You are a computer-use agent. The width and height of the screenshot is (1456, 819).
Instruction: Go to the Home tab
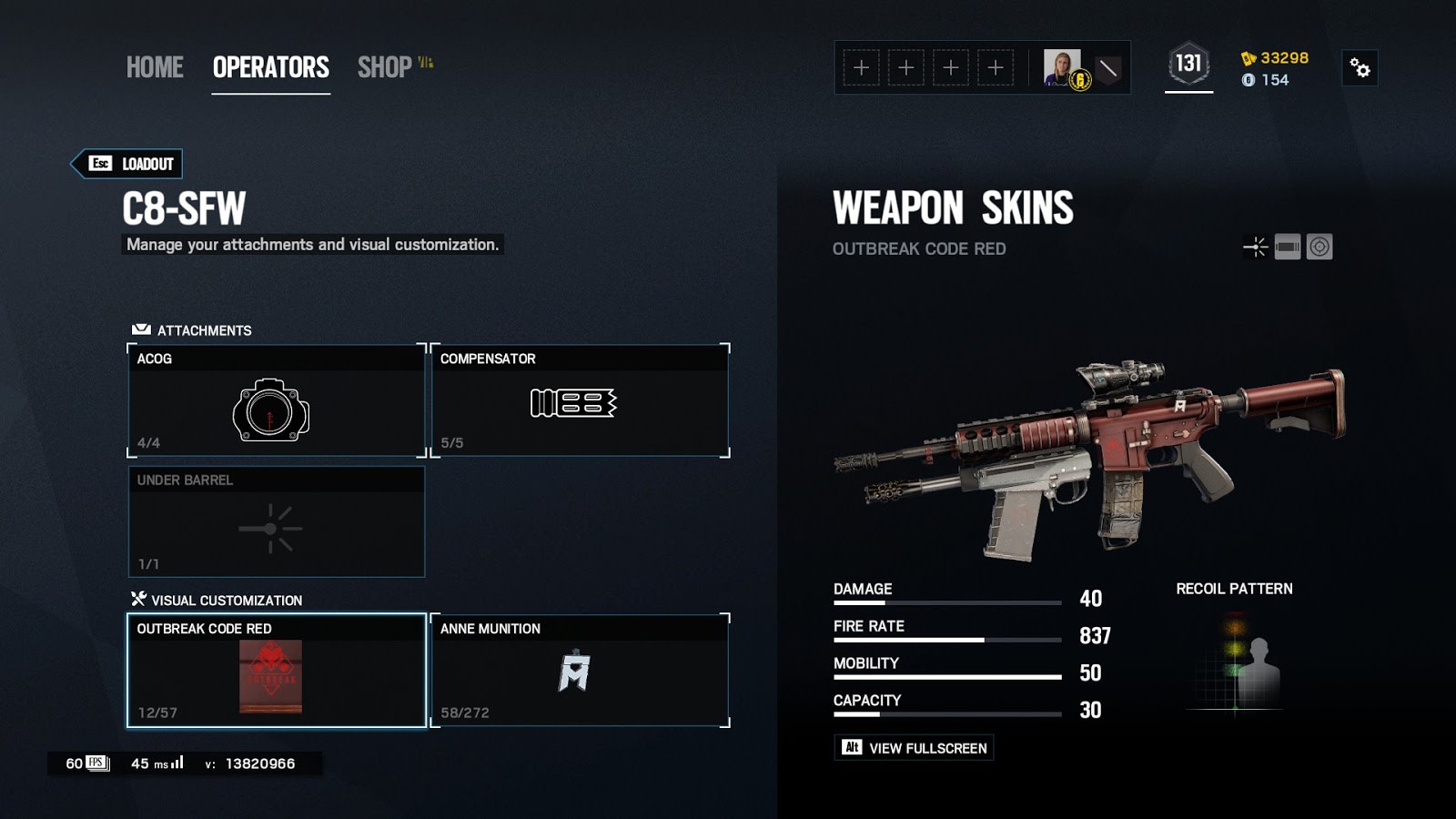[155, 67]
